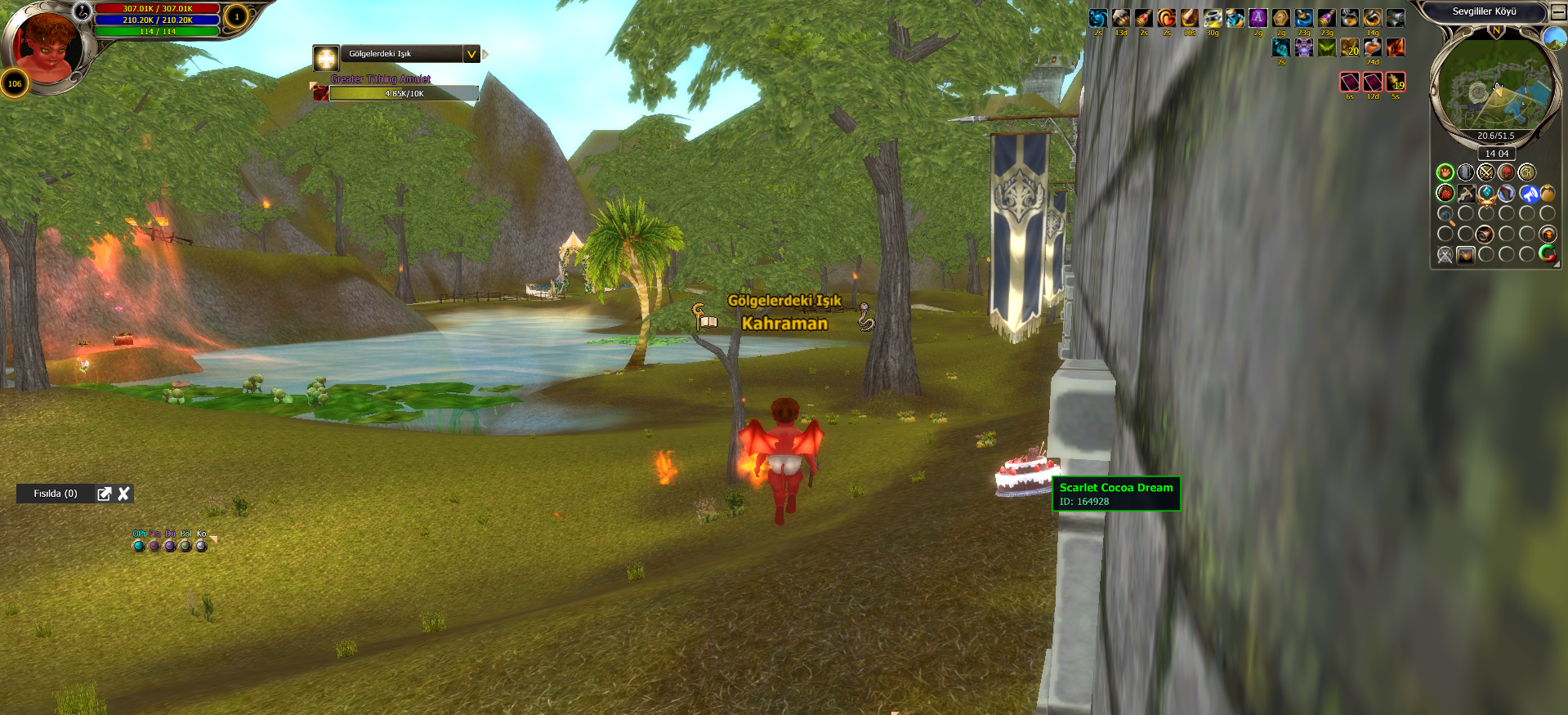Click the Greater Tithing Amulet icon

[x=321, y=93]
